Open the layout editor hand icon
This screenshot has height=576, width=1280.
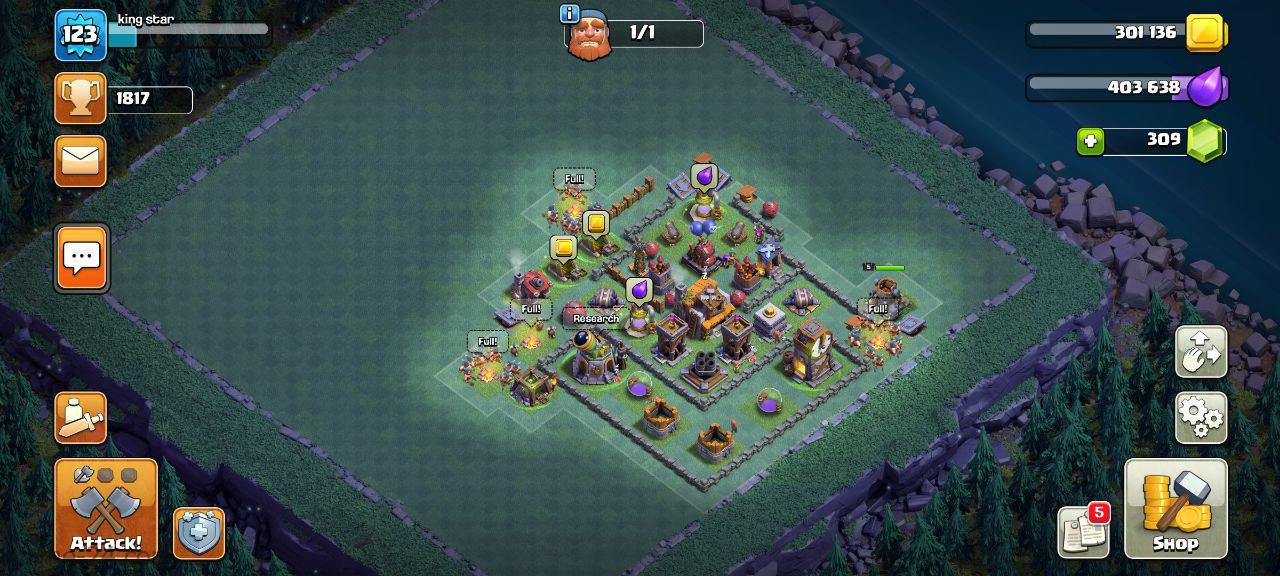[1201, 352]
